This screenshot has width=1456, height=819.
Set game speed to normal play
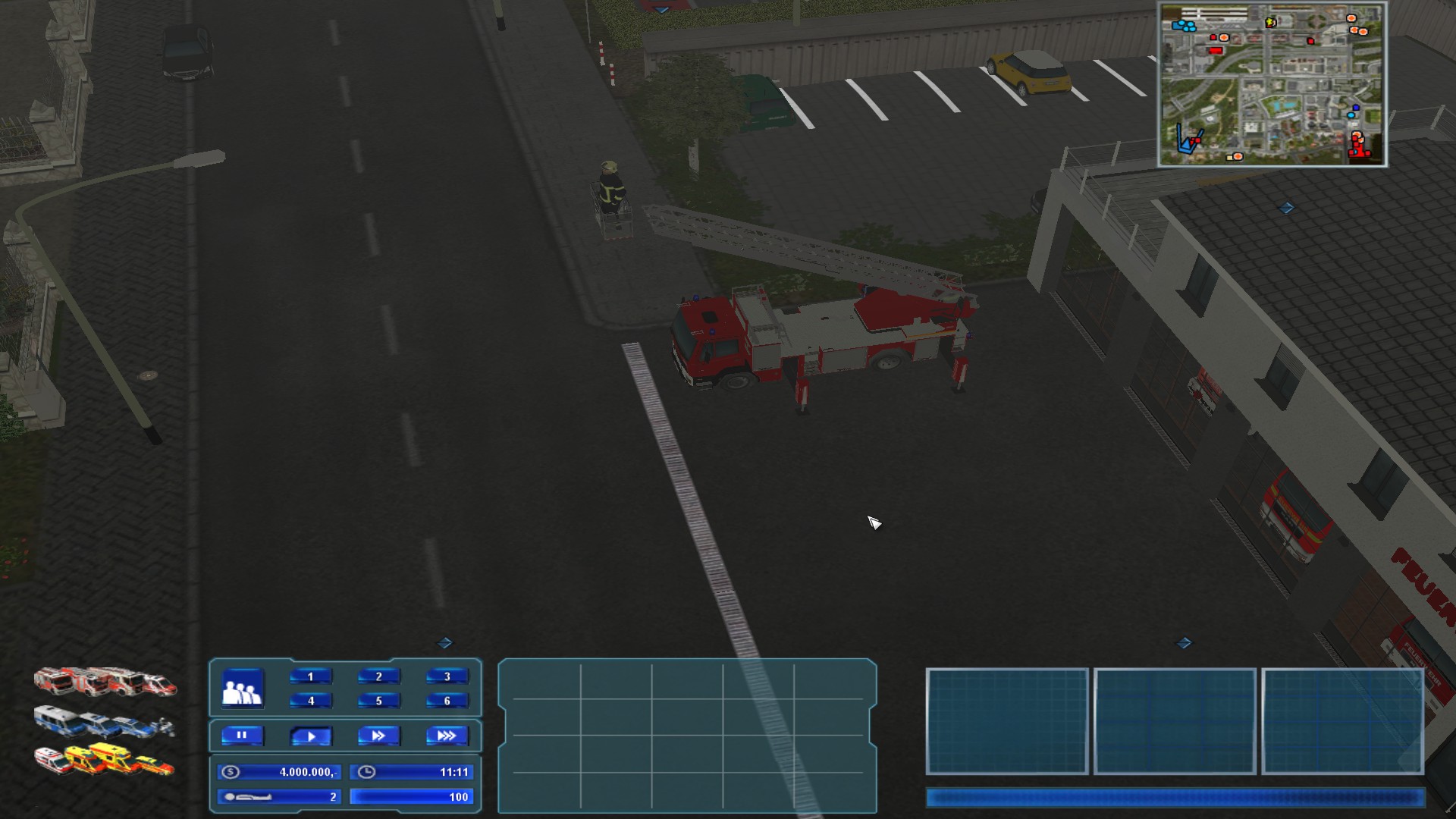310,736
